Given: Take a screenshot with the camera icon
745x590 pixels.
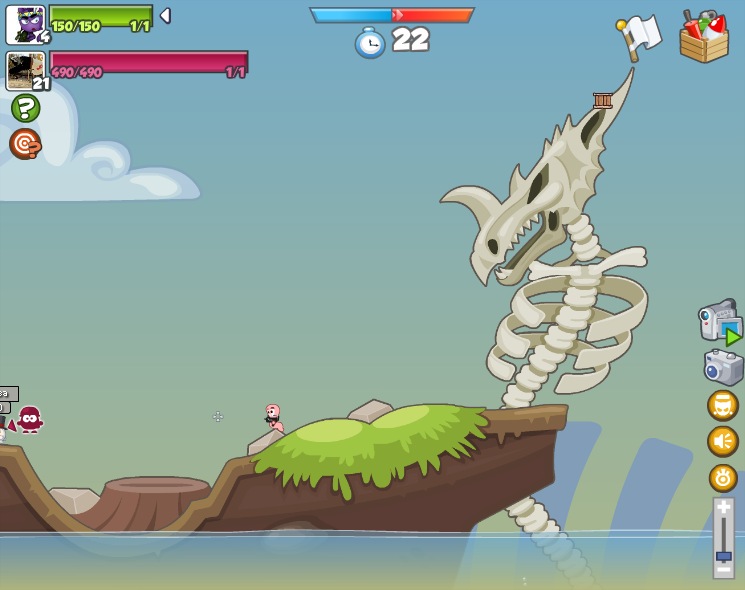Looking at the screenshot, I should point(723,367).
